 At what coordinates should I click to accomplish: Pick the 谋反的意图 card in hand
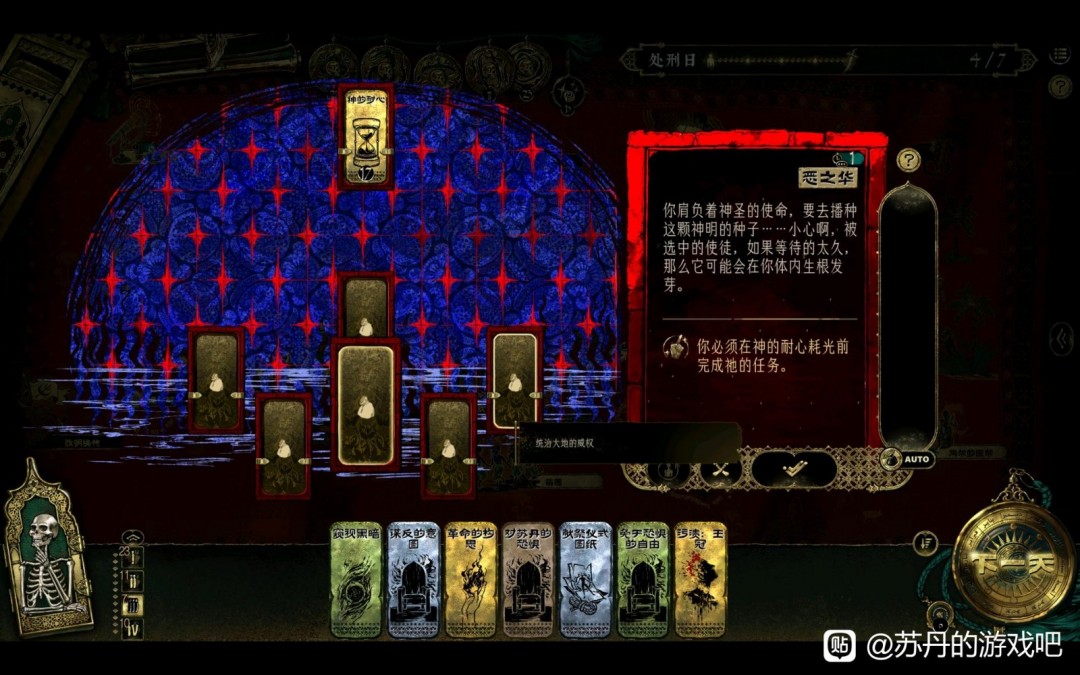pyautogui.click(x=413, y=580)
